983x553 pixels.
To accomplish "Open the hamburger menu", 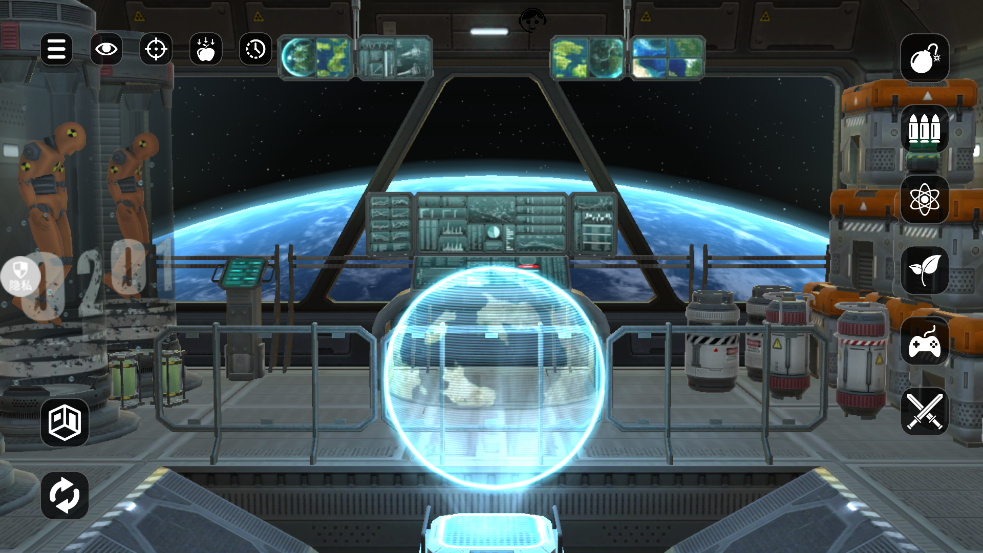I will coord(56,49).
